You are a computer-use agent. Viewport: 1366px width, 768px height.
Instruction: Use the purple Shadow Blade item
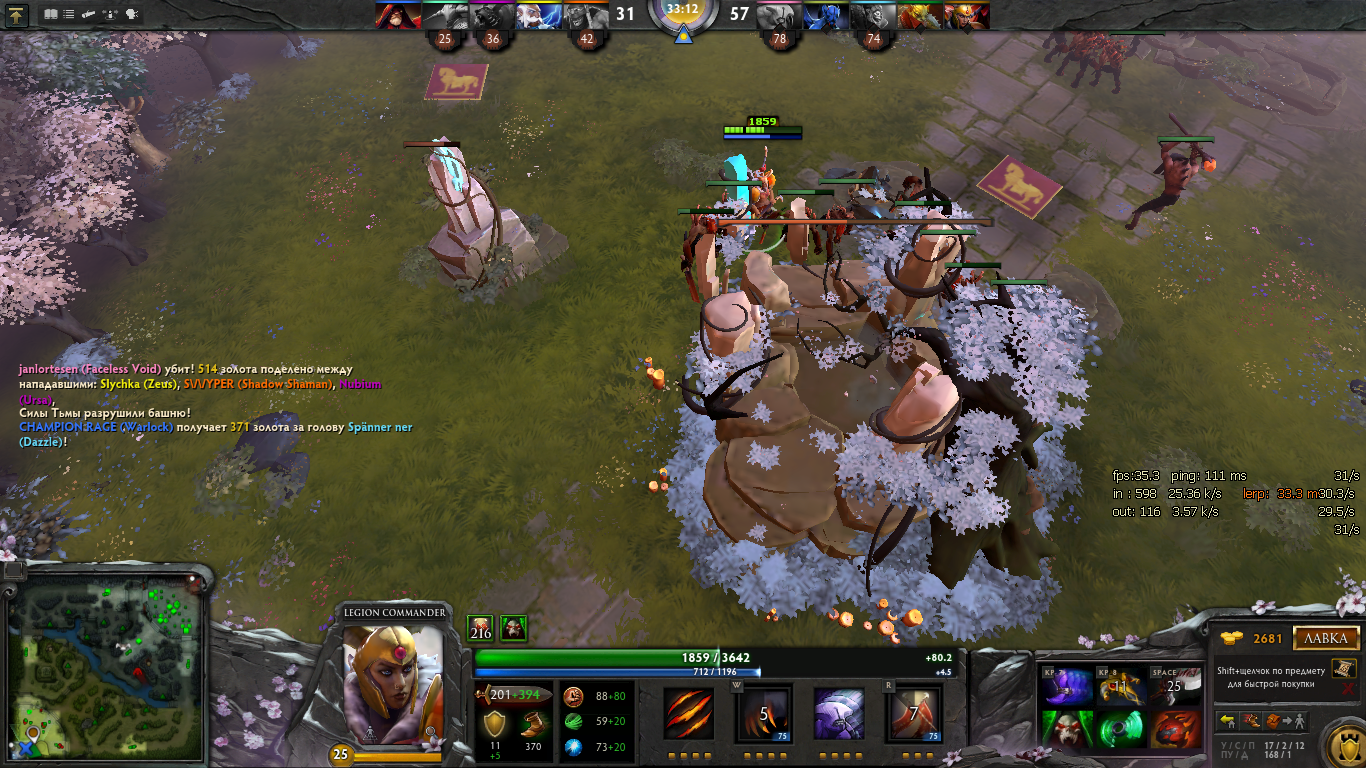tap(1066, 688)
